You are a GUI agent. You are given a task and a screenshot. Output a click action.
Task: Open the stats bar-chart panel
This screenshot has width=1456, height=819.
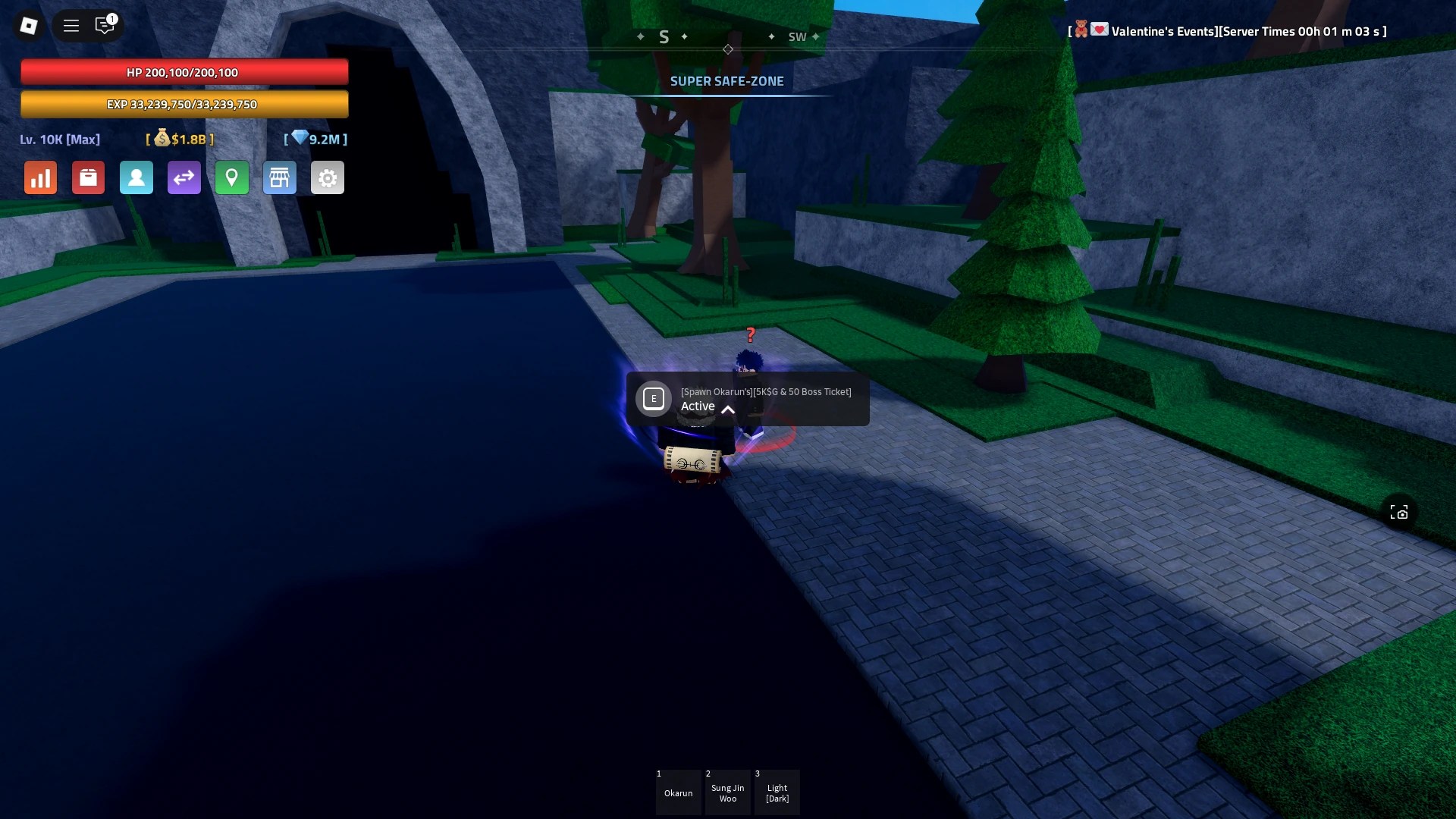tap(40, 177)
